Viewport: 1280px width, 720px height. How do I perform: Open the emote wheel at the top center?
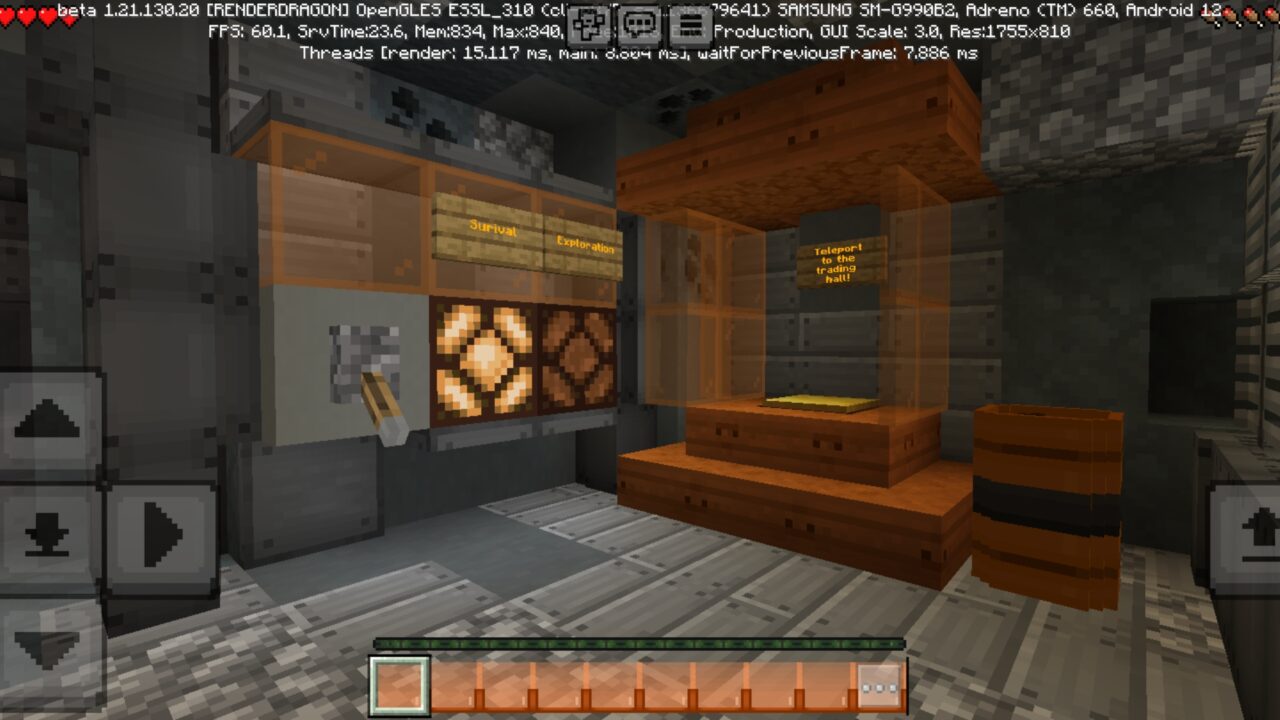[x=586, y=21]
